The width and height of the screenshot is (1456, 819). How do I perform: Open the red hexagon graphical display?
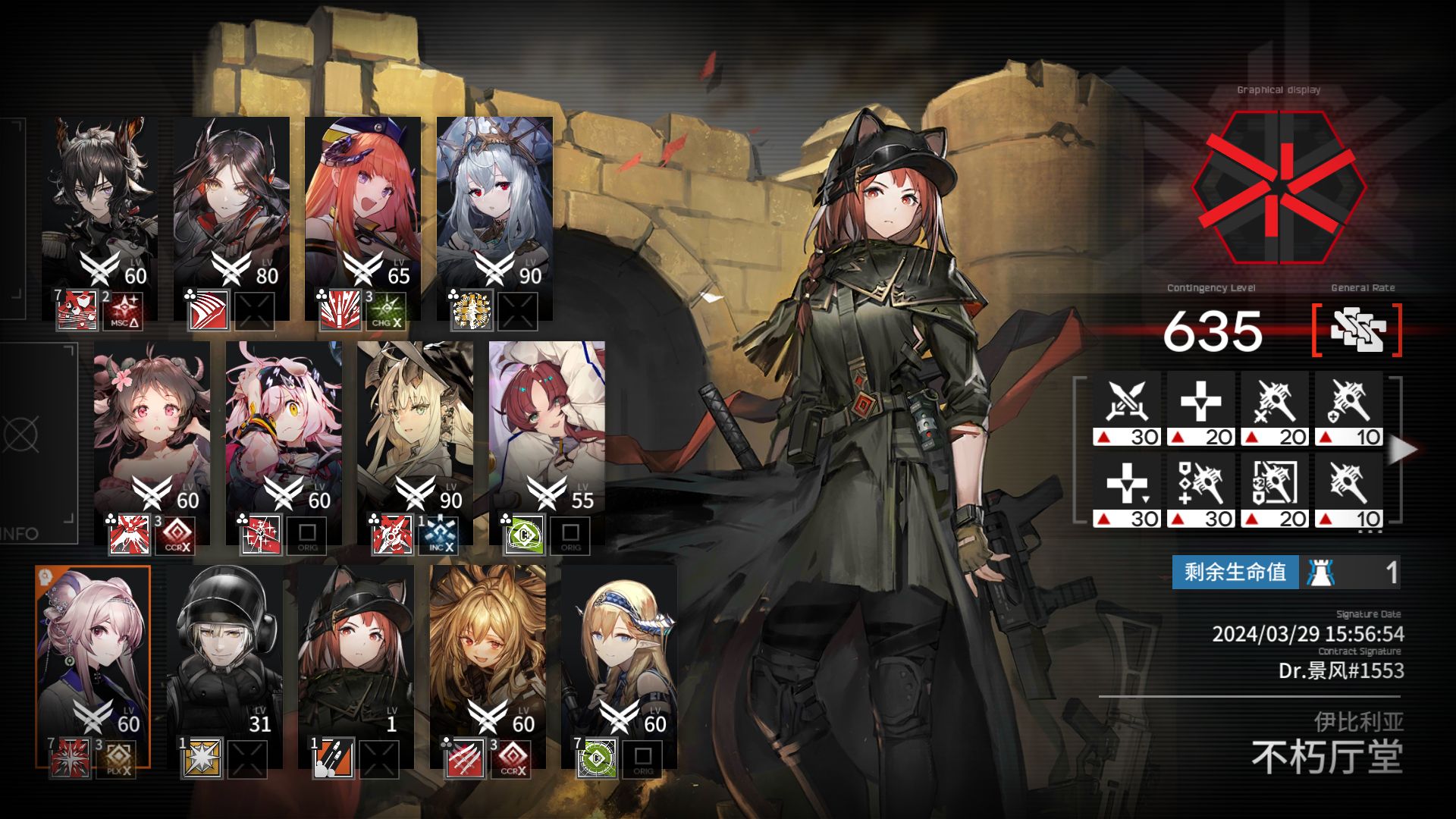click(x=1279, y=187)
